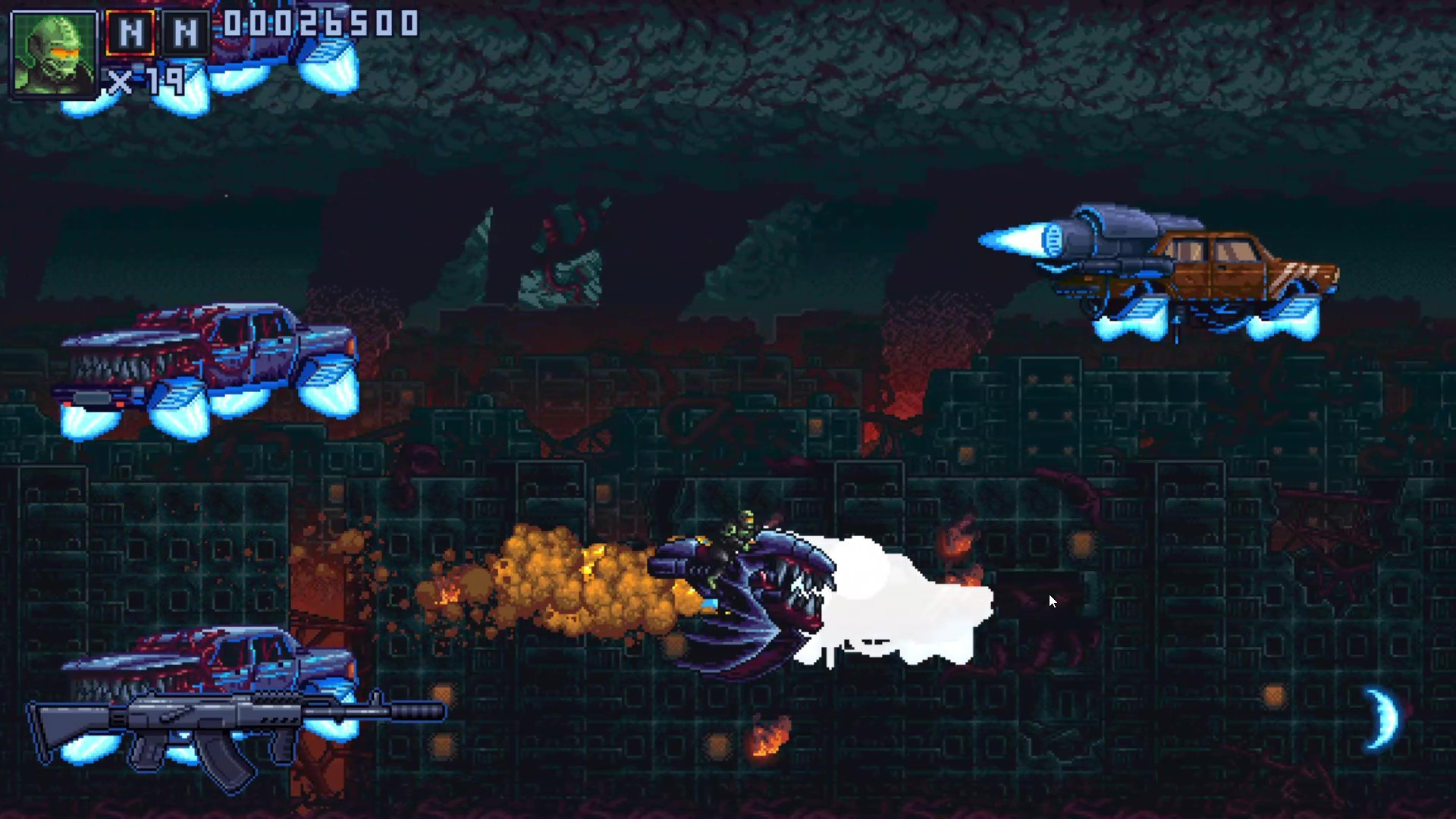Image resolution: width=1456 pixels, height=819 pixels.
Task: Select the highlighted first weapon slot N
Action: click(x=129, y=32)
